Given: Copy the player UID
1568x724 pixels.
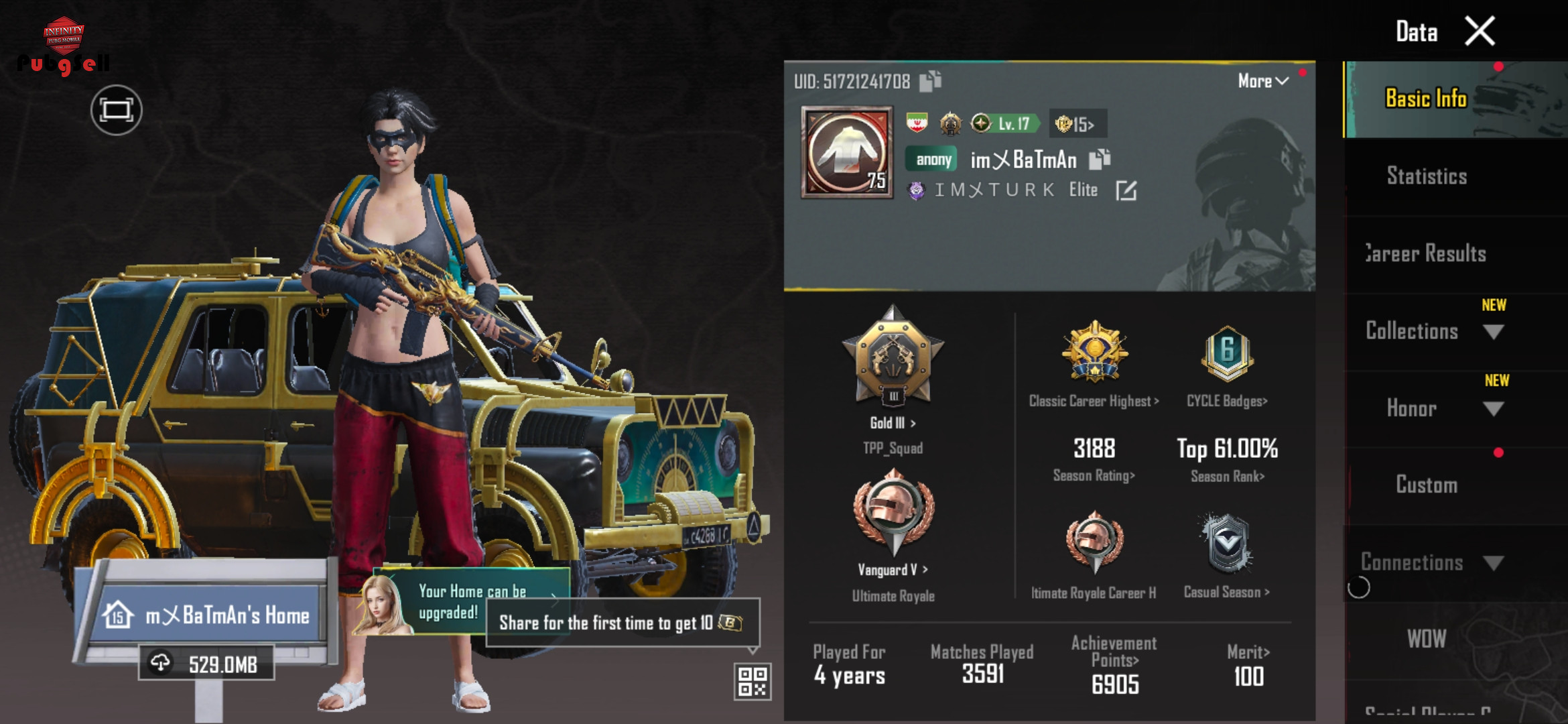Looking at the screenshot, I should (930, 81).
